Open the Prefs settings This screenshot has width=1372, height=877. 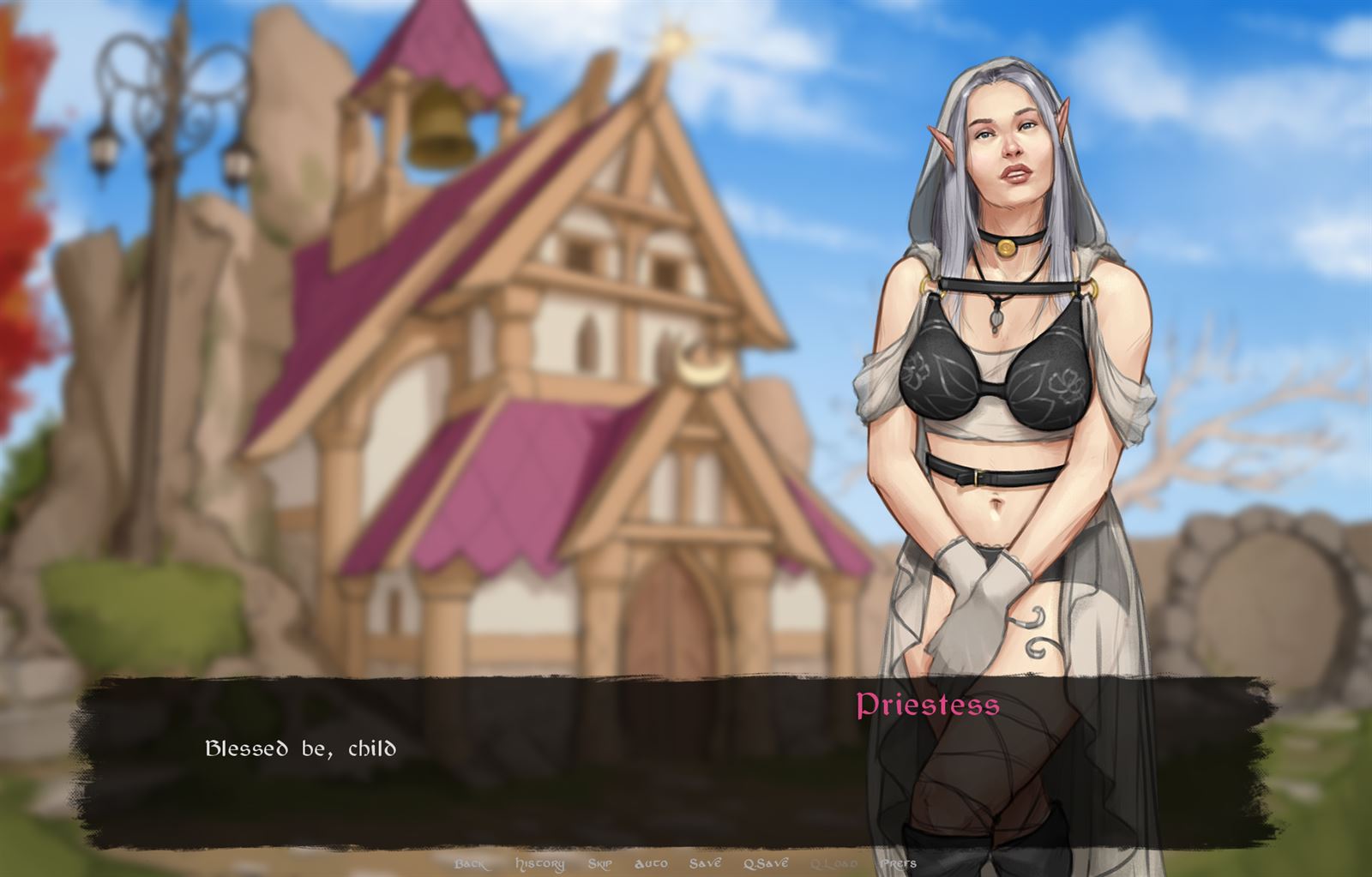pyautogui.click(x=897, y=863)
